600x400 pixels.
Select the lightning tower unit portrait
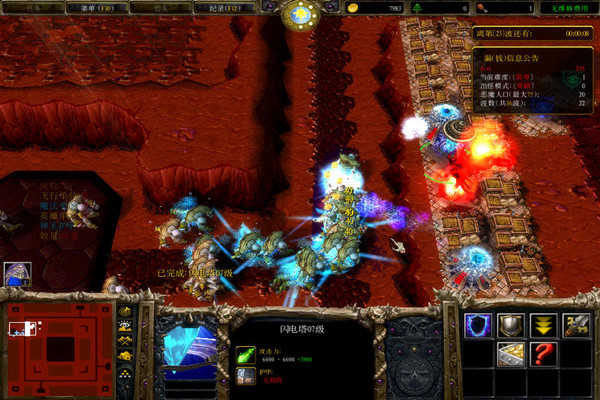click(190, 349)
